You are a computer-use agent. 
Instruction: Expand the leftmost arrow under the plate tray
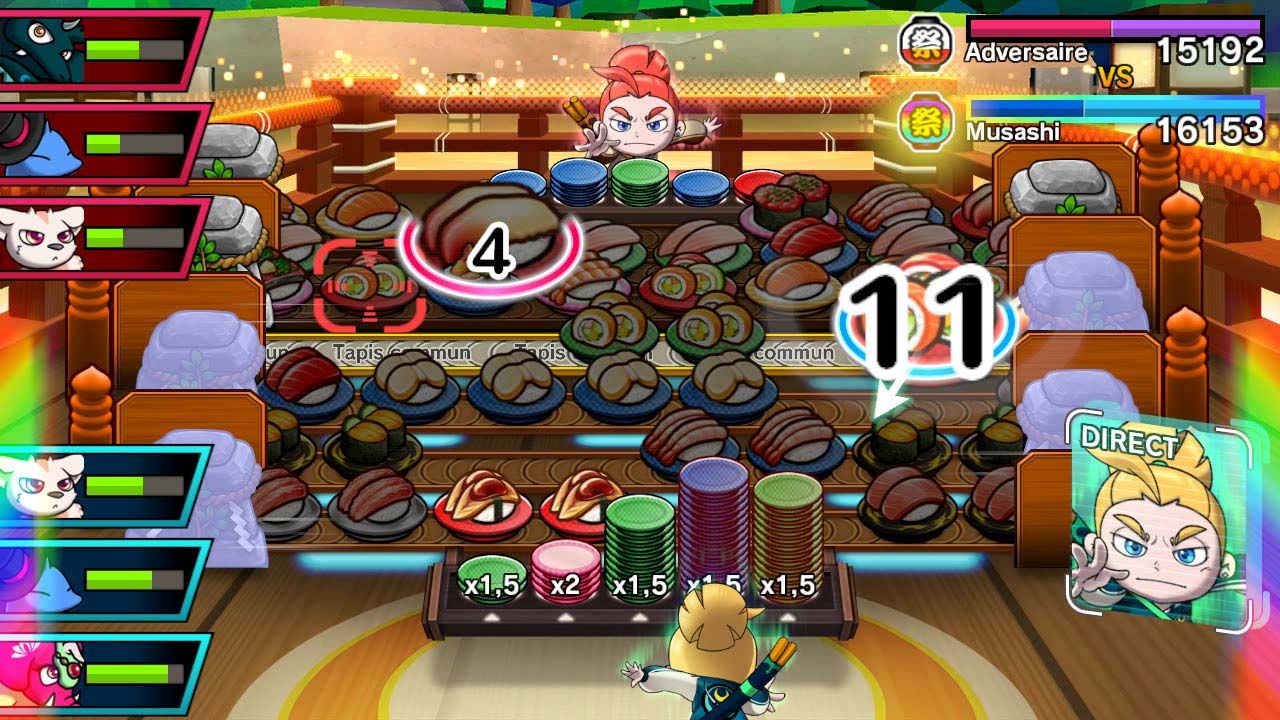(489, 619)
